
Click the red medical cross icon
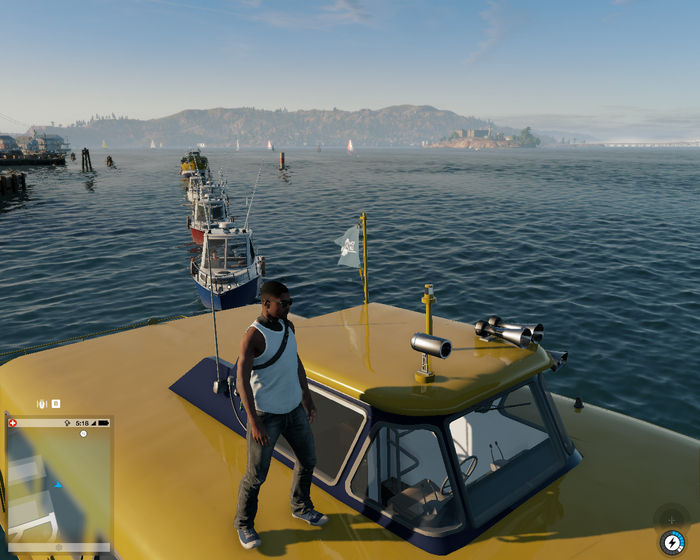click(x=13, y=423)
